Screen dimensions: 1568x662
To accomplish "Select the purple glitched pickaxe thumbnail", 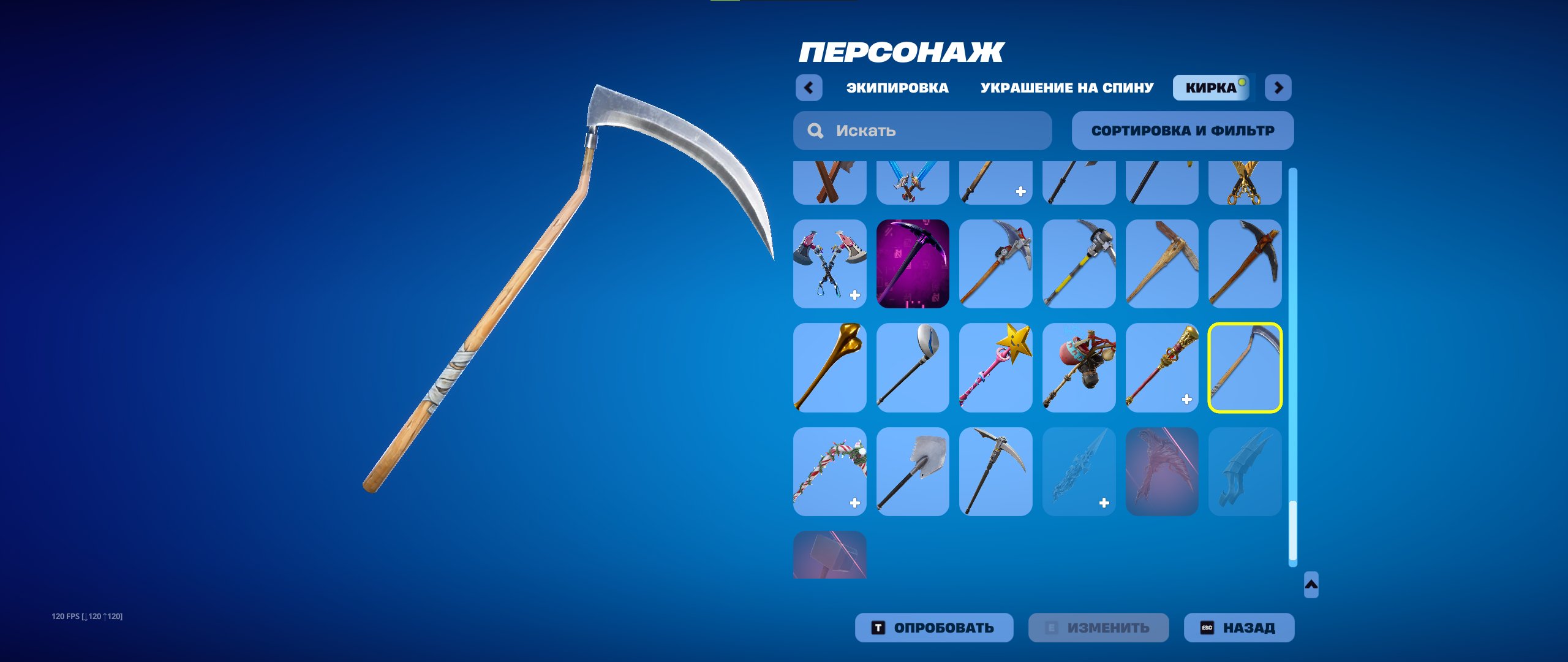I will tap(913, 265).
